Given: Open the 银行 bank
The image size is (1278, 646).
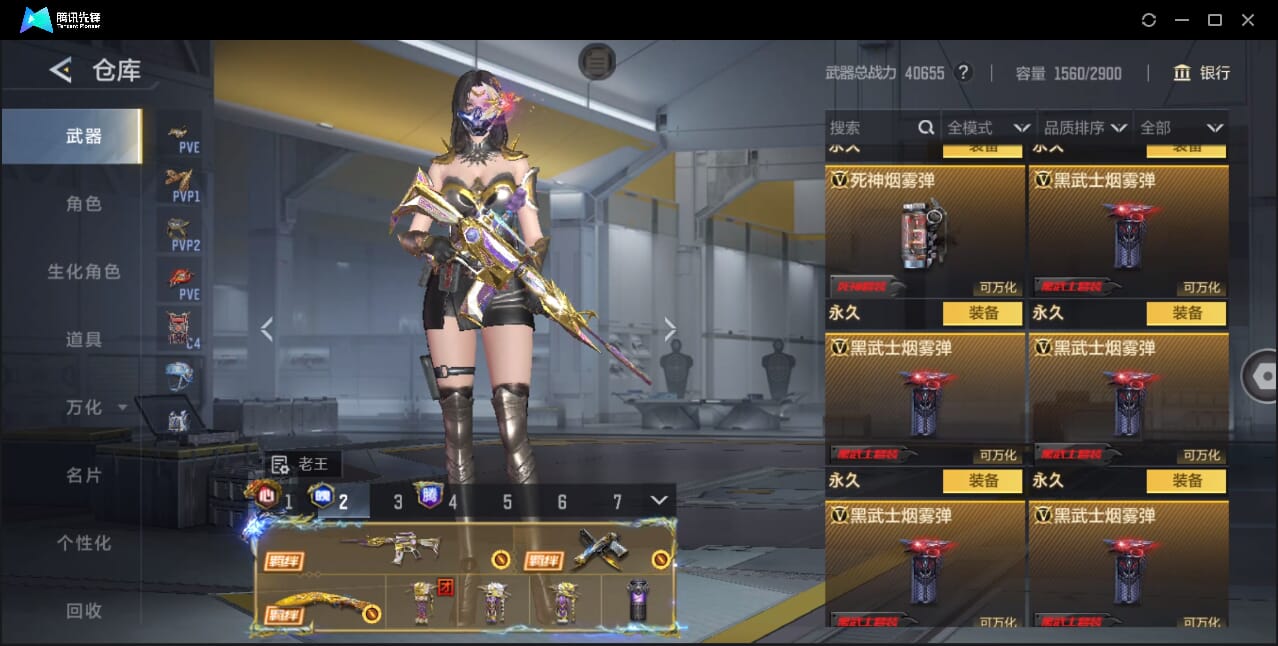Looking at the screenshot, I should 1201,73.
